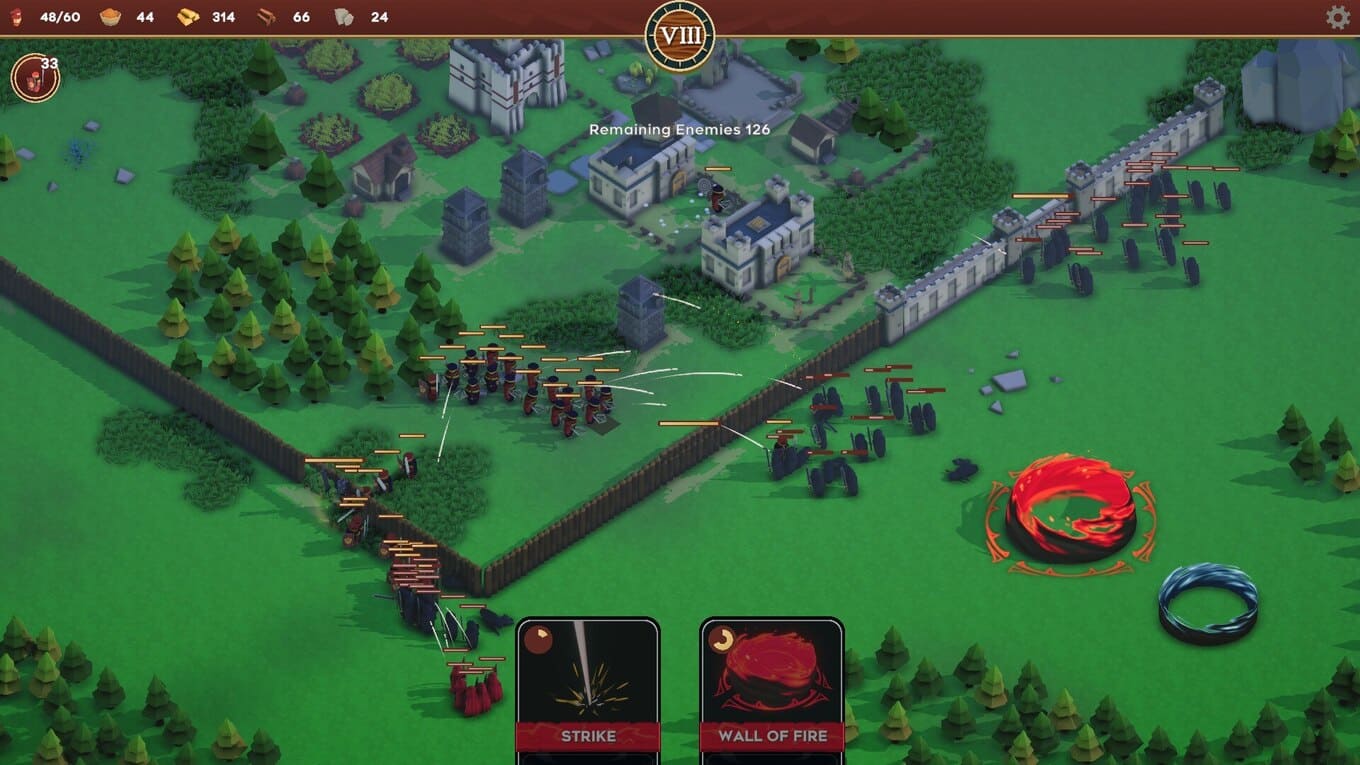Click the soldier unit portrait badge
The image size is (1360, 765).
[35, 78]
